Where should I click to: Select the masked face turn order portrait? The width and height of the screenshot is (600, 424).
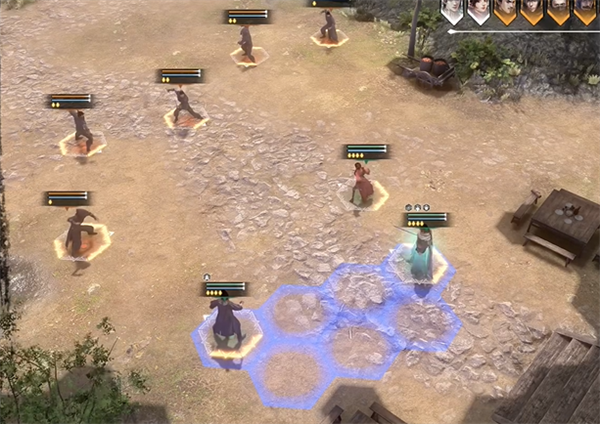click(x=558, y=12)
